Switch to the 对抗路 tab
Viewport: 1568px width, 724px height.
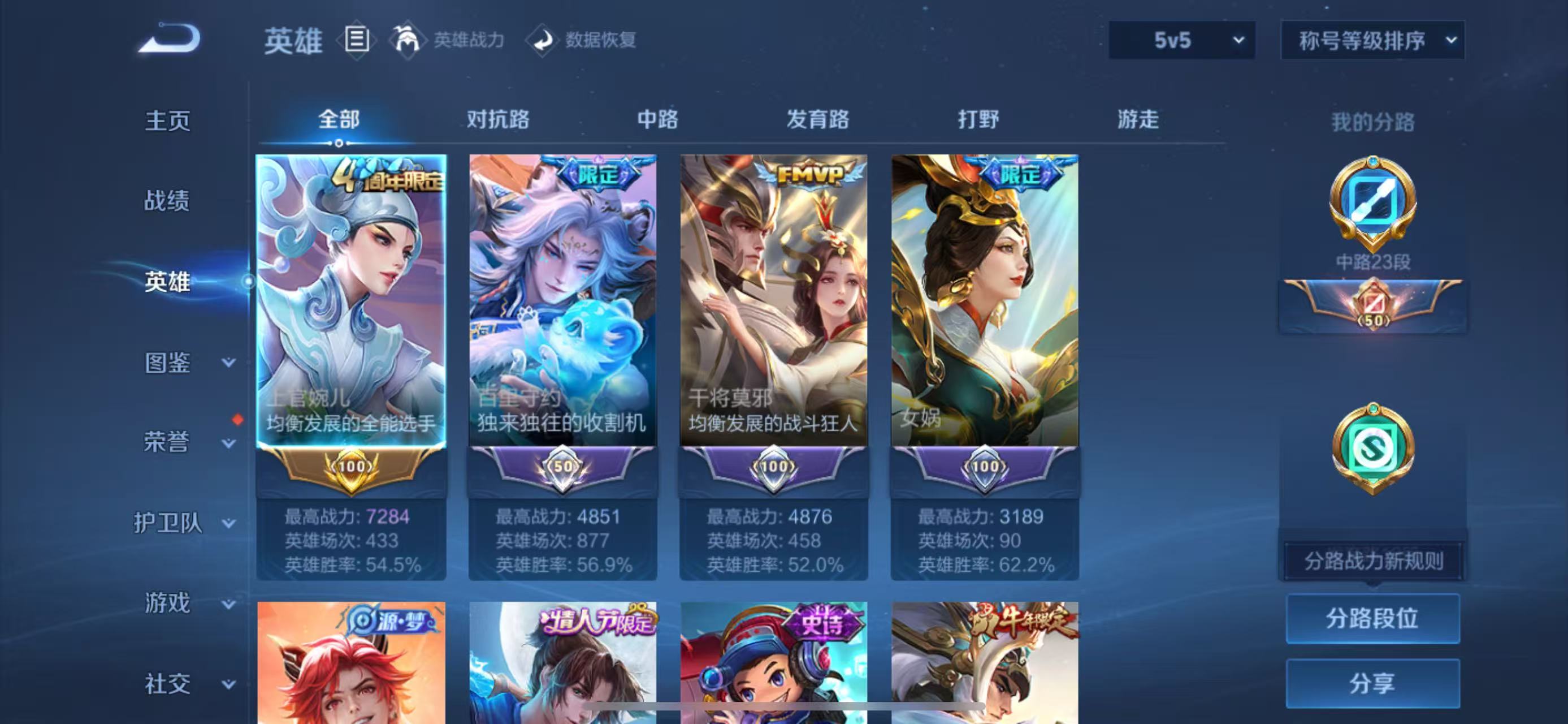click(x=497, y=120)
